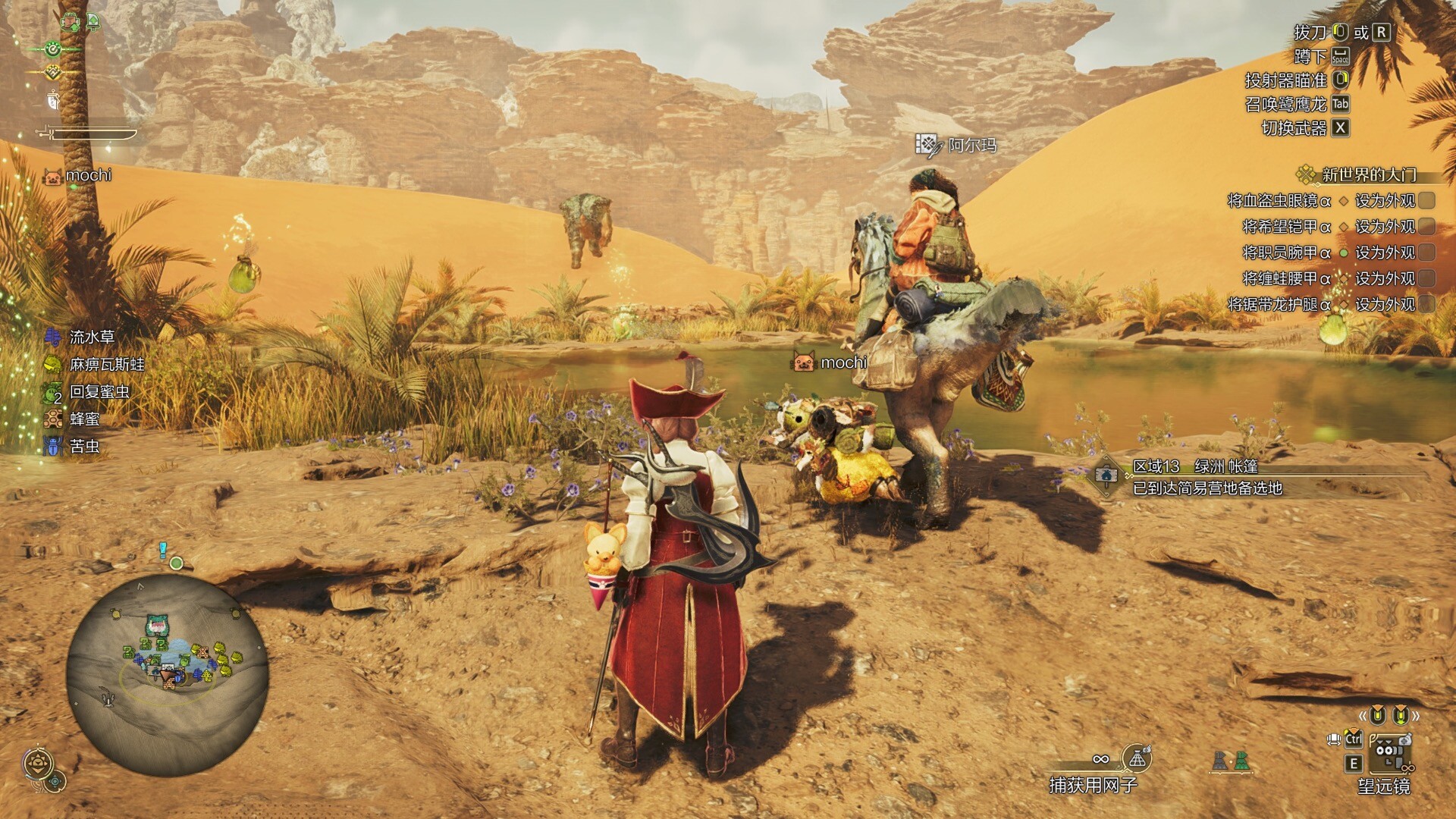Select 苦虫 in the gathering list
The image size is (1456, 819).
click(84, 446)
